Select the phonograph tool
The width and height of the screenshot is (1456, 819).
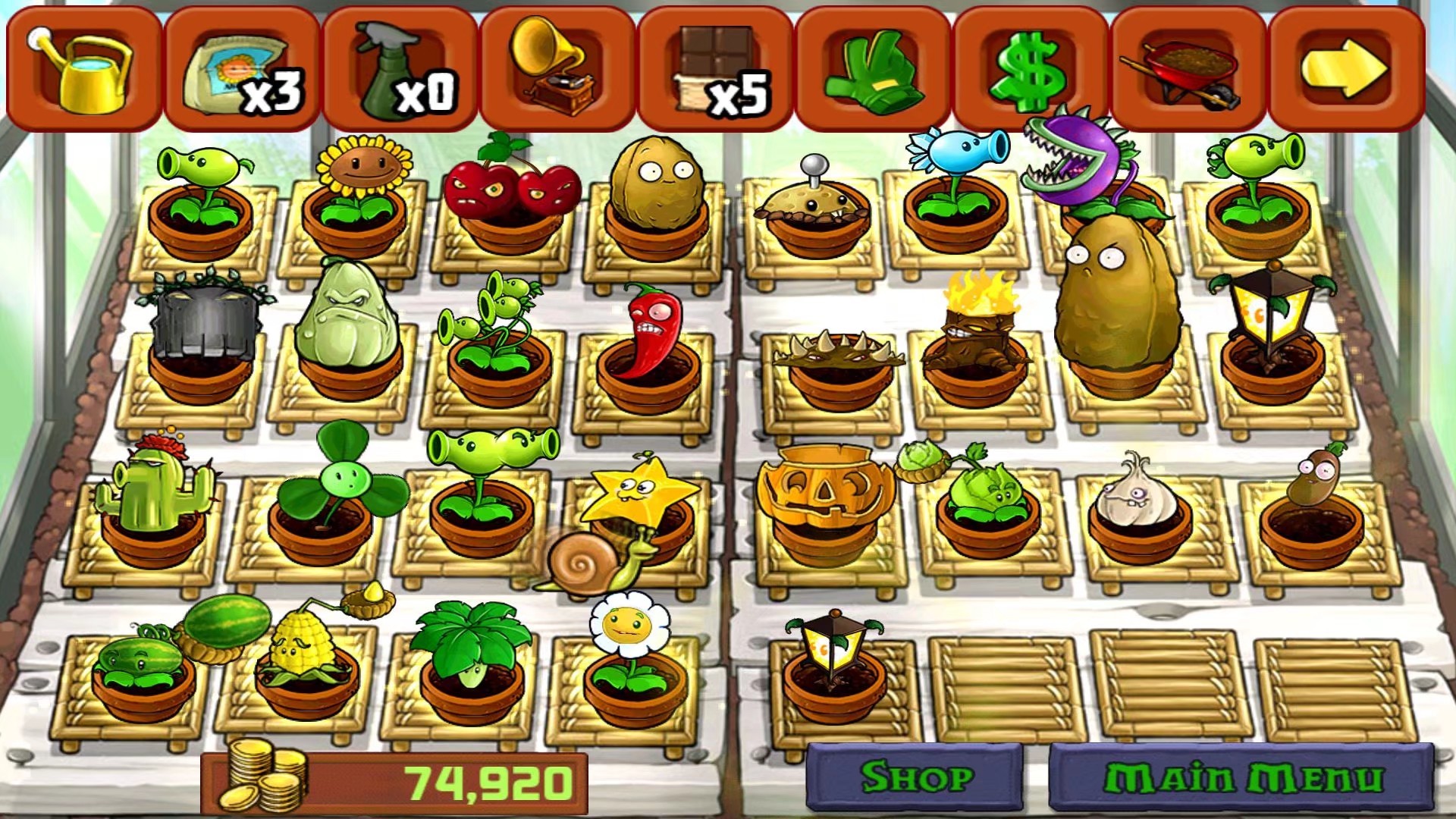coord(558,68)
